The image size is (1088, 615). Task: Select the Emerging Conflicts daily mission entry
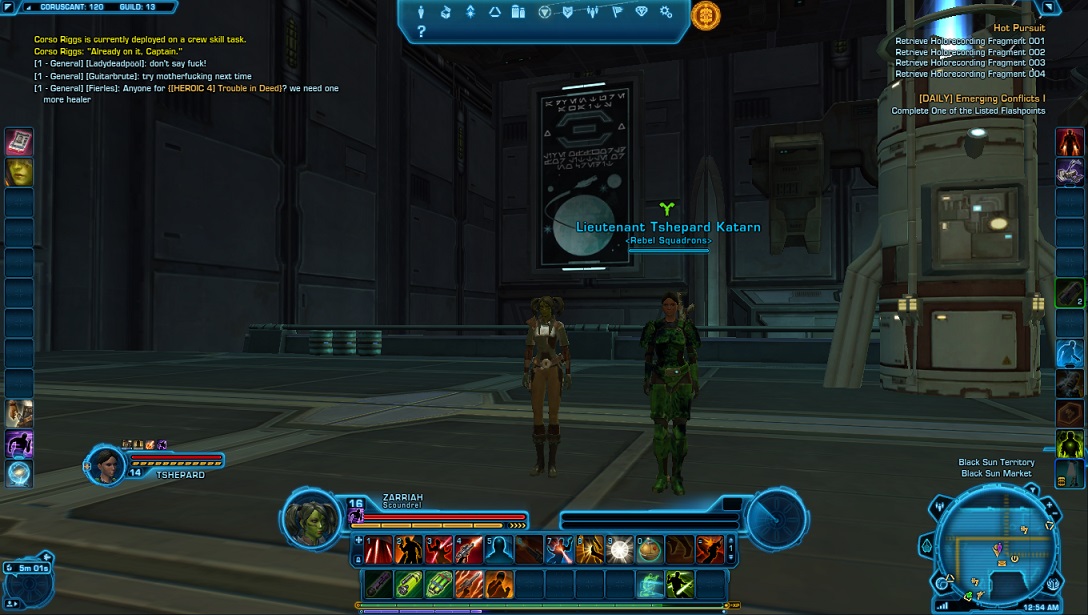[982, 99]
